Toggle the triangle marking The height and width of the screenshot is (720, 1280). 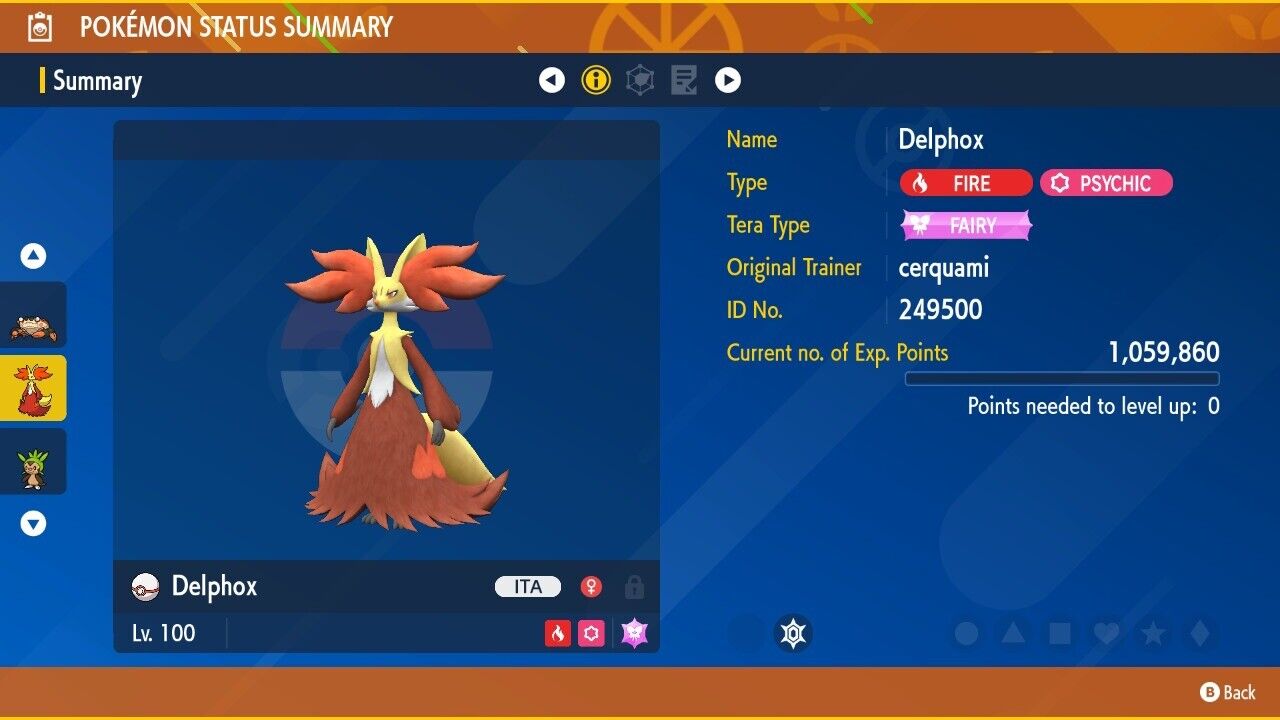[x=1013, y=633]
